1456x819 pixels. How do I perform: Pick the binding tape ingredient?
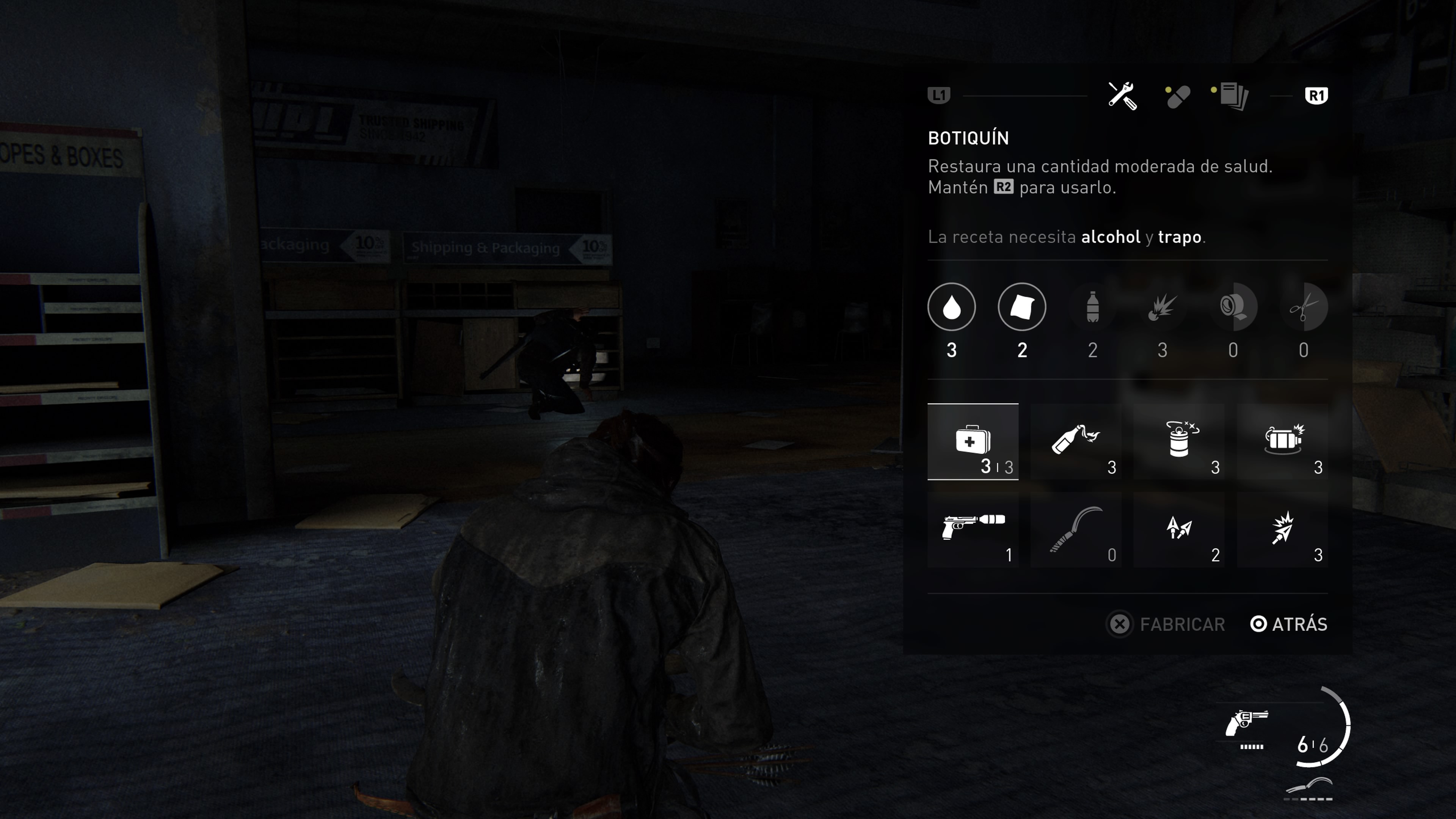point(1233,307)
